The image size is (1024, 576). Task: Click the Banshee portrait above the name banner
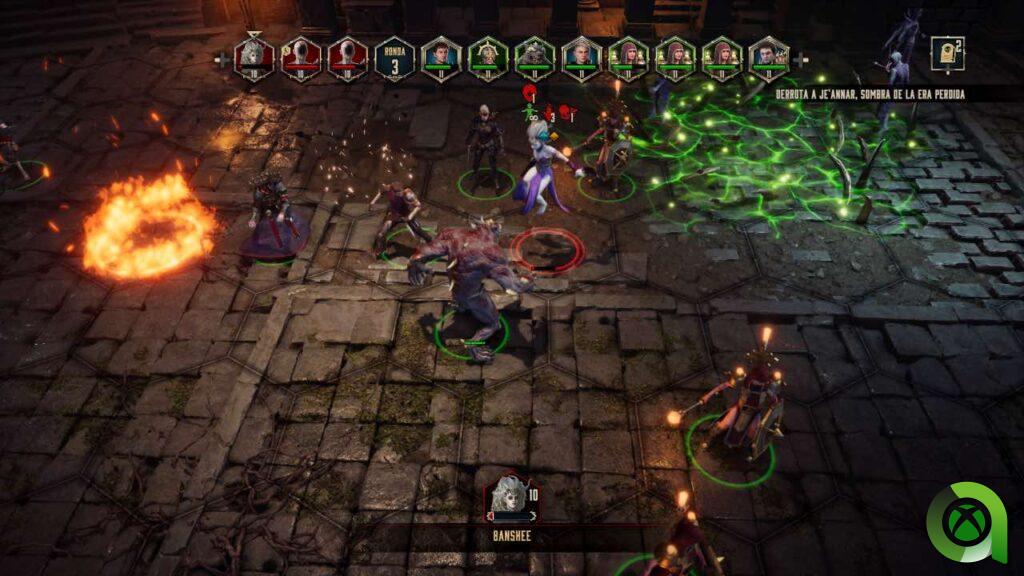pyautogui.click(x=507, y=498)
